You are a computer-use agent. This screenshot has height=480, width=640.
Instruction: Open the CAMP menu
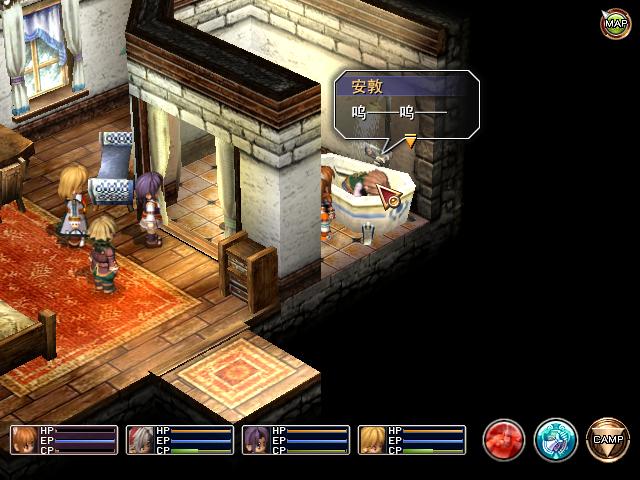(607, 439)
